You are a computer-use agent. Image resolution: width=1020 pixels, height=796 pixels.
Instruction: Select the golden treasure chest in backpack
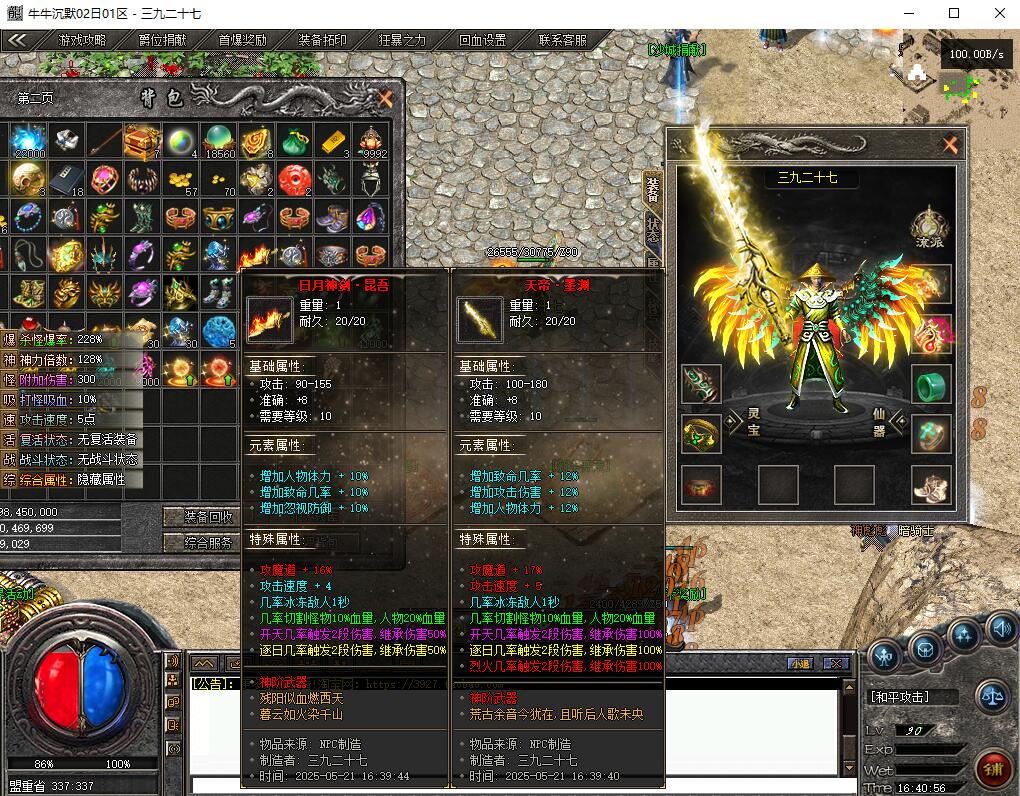coord(142,141)
